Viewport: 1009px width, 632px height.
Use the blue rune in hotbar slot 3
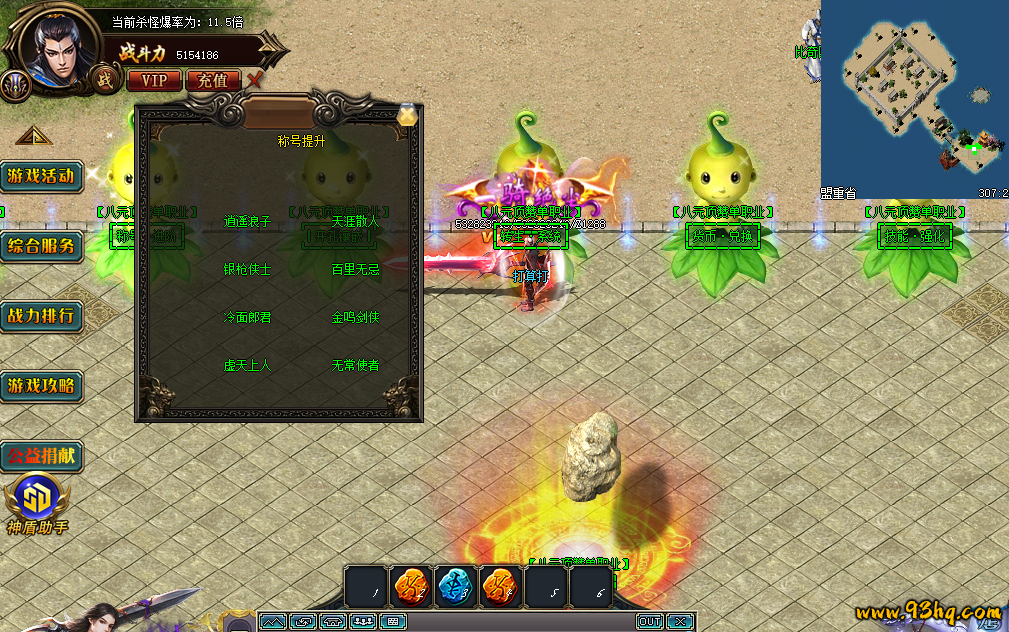point(456,587)
